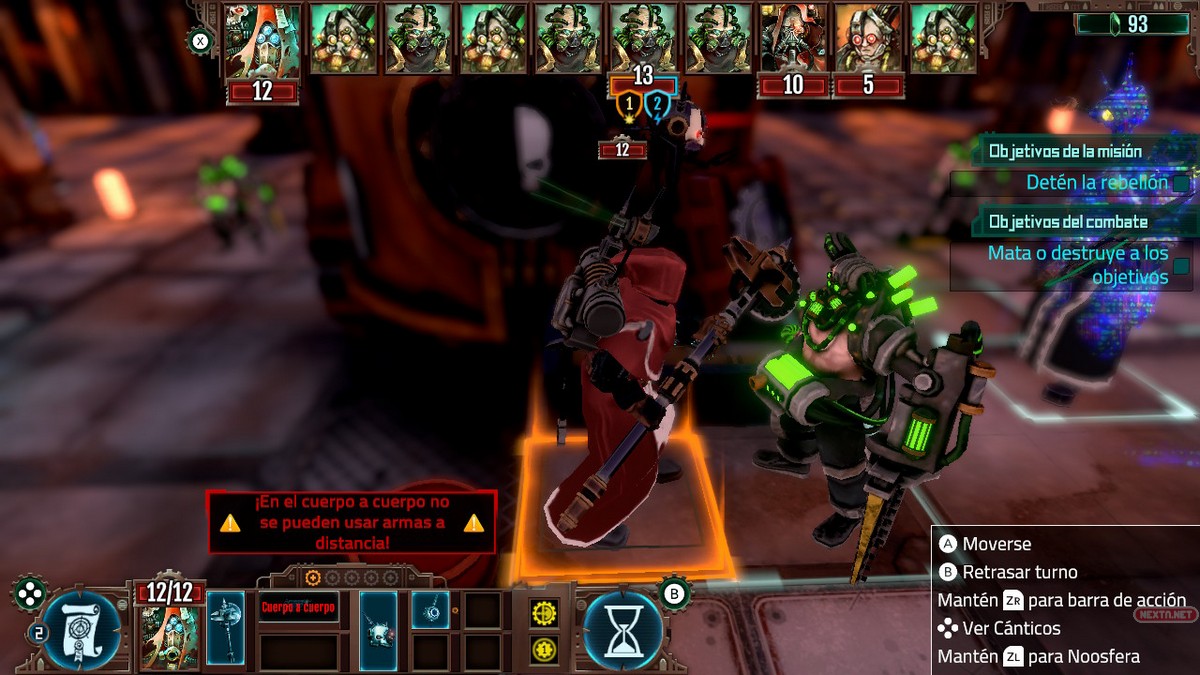Click the lower yellow cog icon marked 1
Screen dimensions: 1200x675
544,649
